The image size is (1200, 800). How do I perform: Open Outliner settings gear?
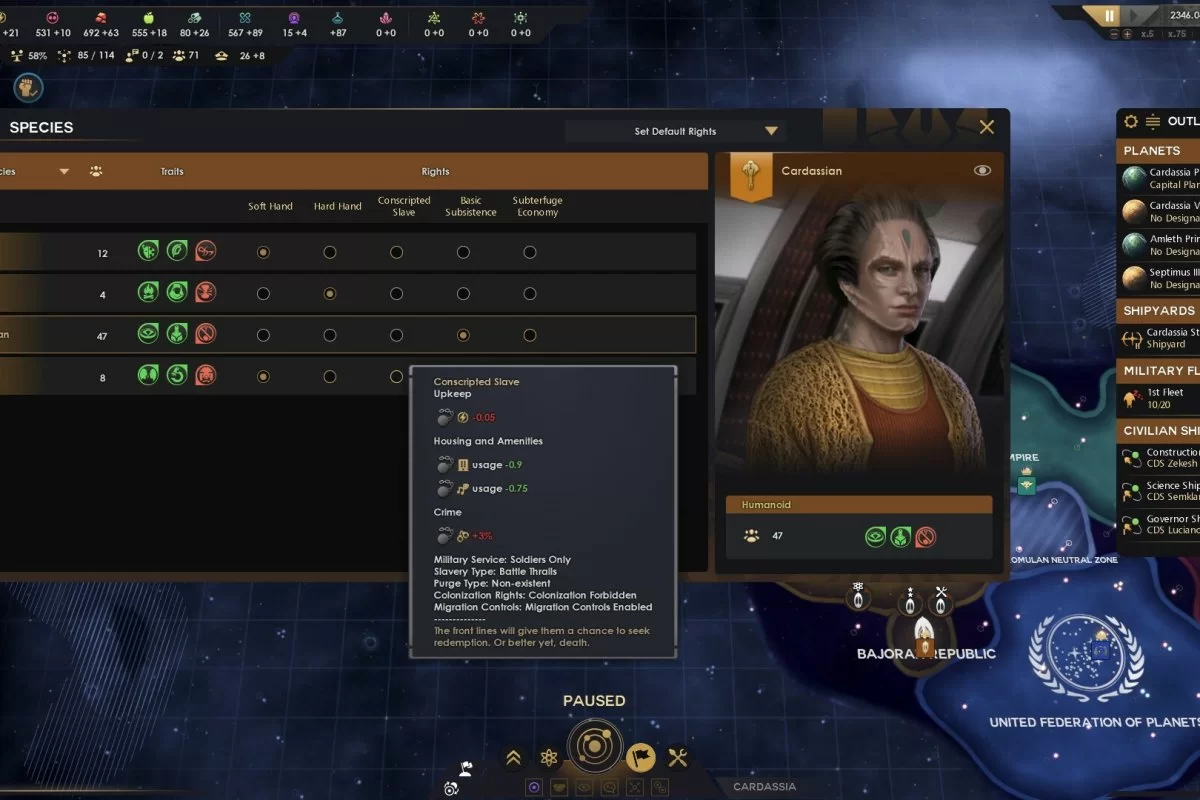click(x=1131, y=122)
